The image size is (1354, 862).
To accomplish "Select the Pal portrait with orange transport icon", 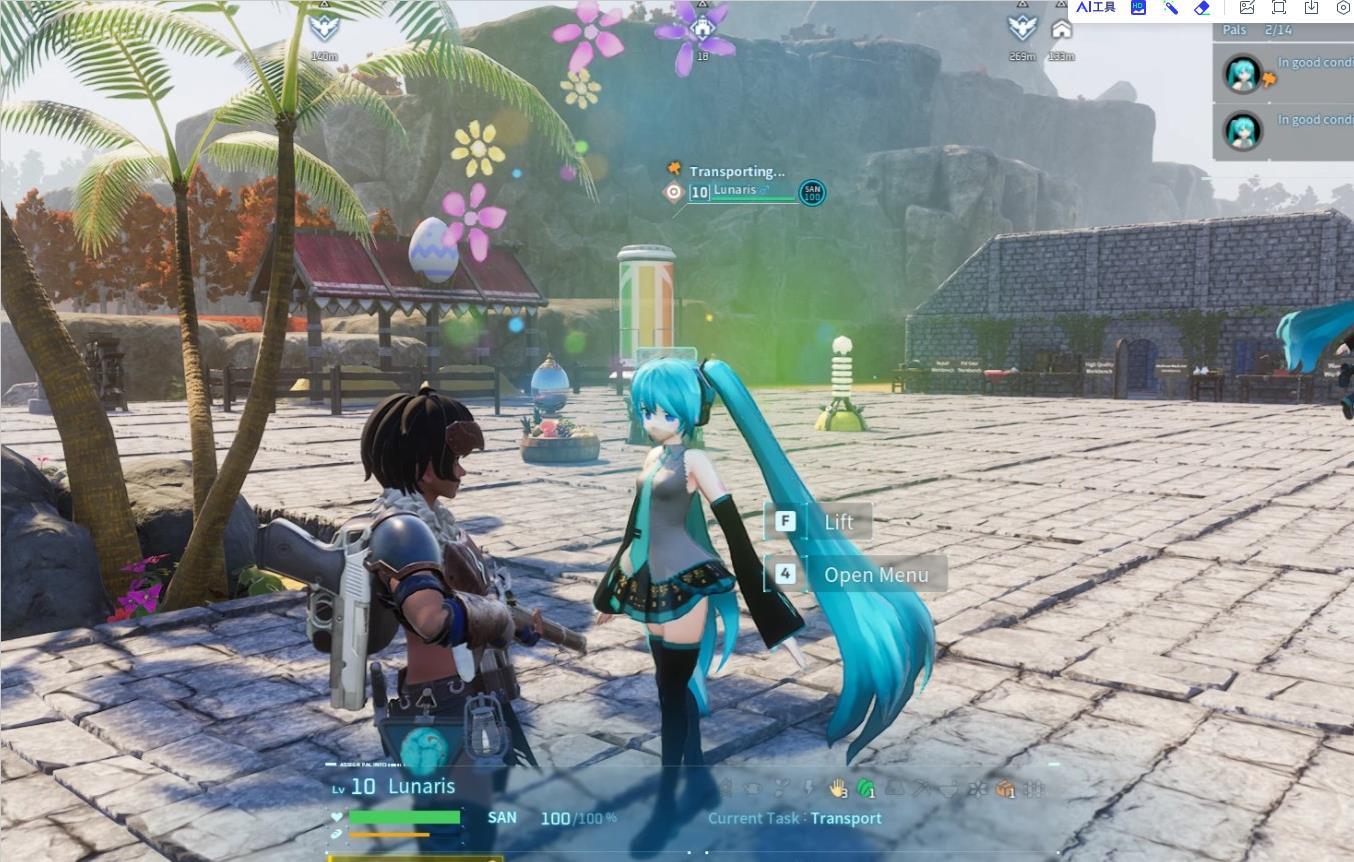I will pyautogui.click(x=1243, y=74).
